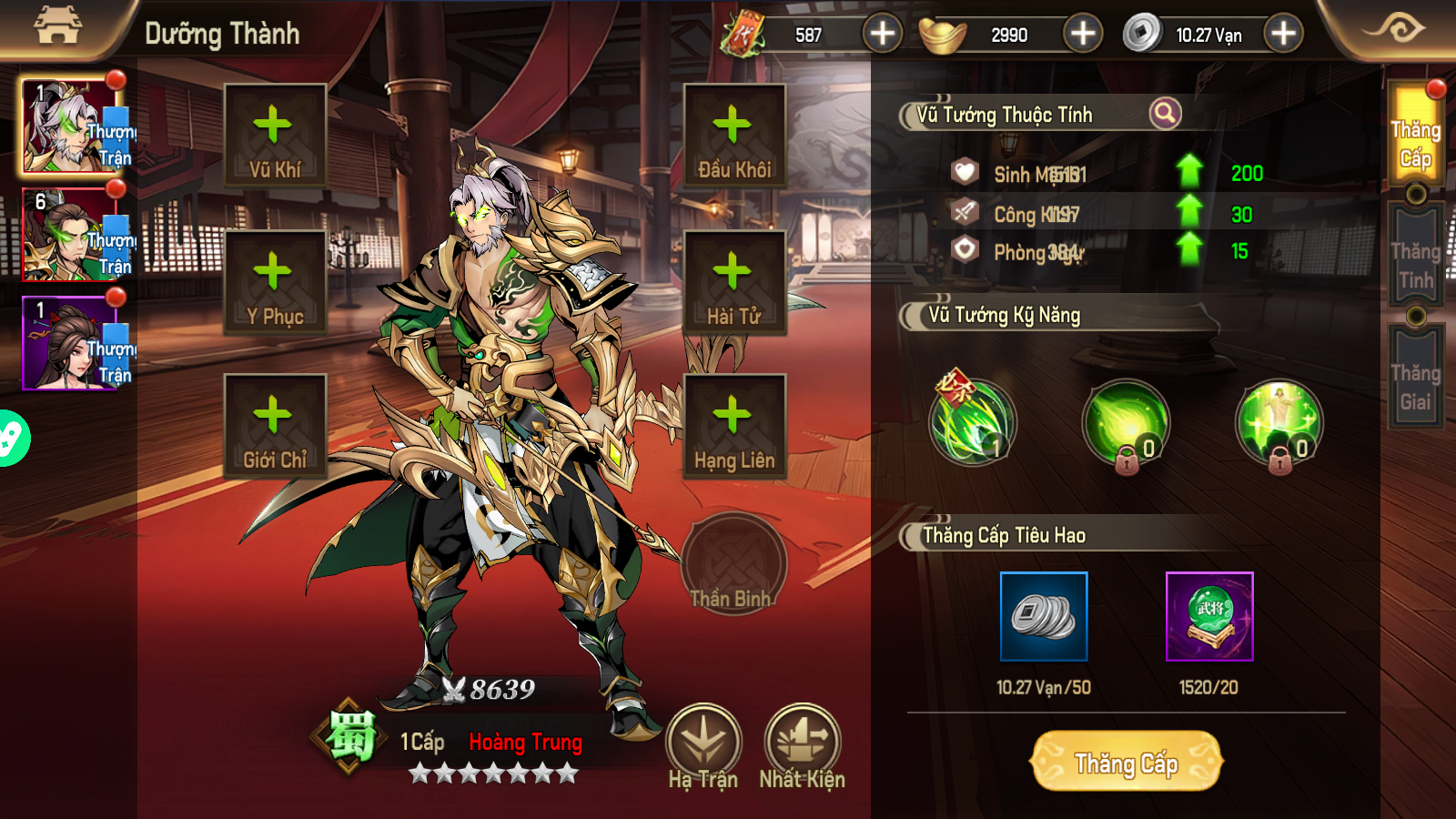
Task: Equip armor in the Y Phục slot
Action: coord(275,282)
